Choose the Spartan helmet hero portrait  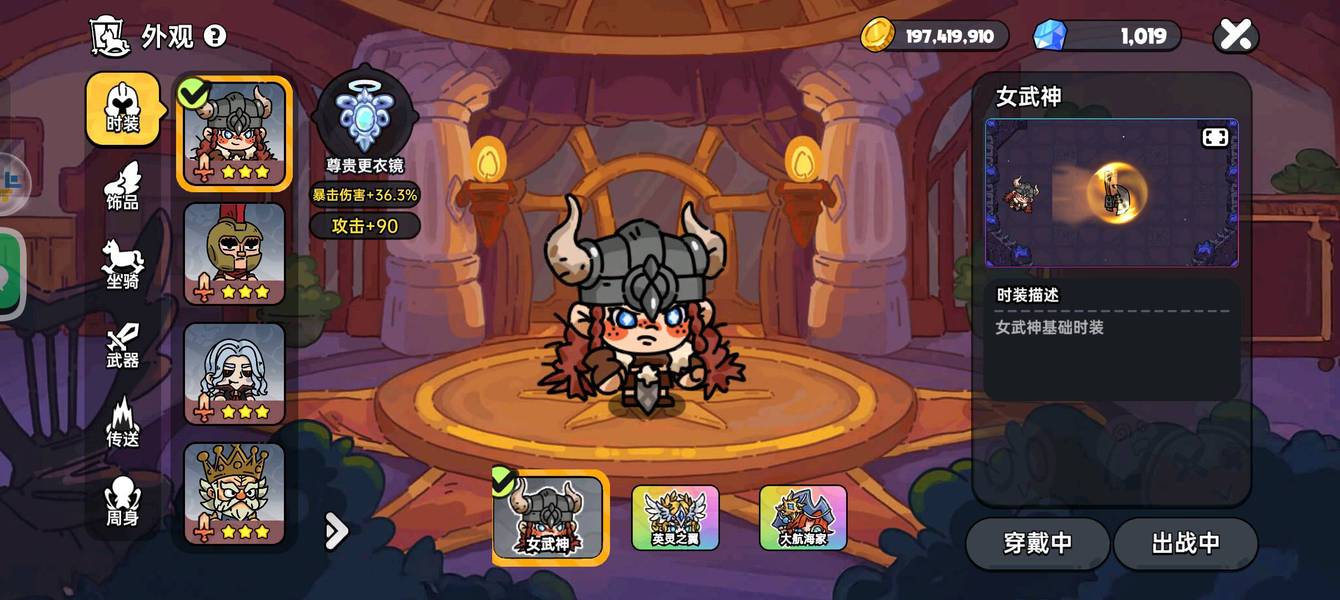235,254
